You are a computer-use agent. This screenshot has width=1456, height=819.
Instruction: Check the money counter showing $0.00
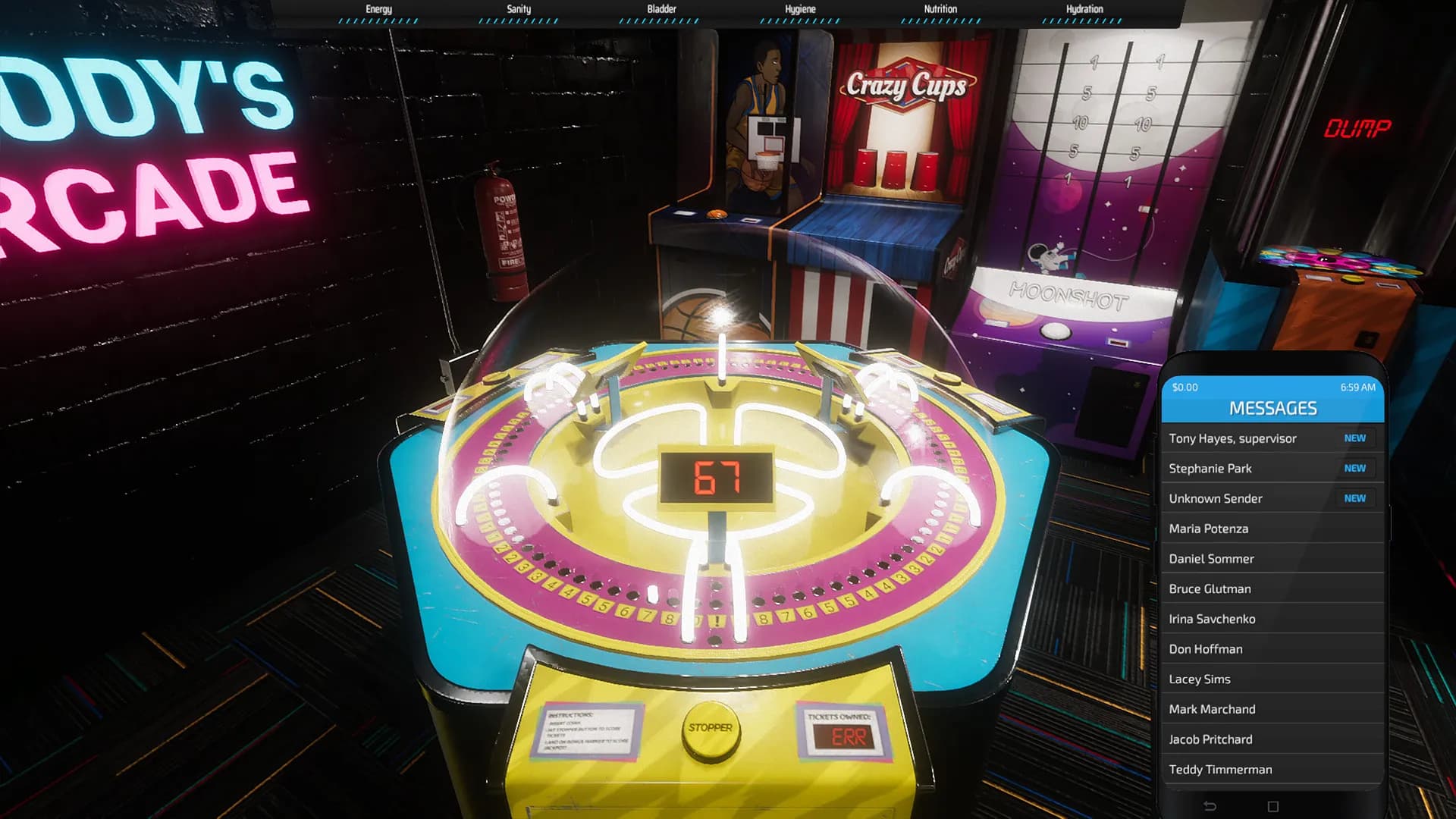[x=1183, y=387]
